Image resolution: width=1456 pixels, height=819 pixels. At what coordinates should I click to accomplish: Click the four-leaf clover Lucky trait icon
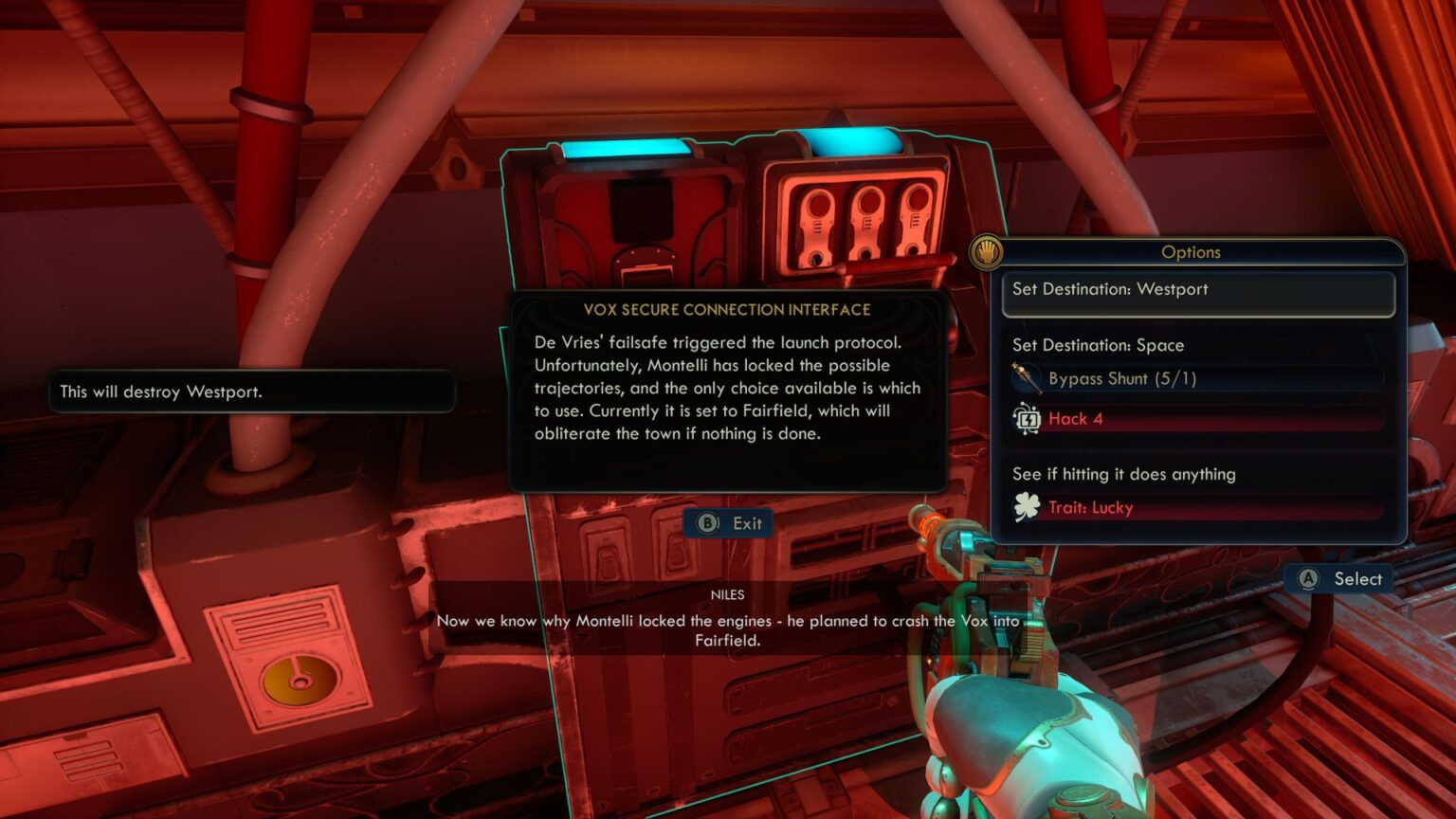[x=1028, y=507]
